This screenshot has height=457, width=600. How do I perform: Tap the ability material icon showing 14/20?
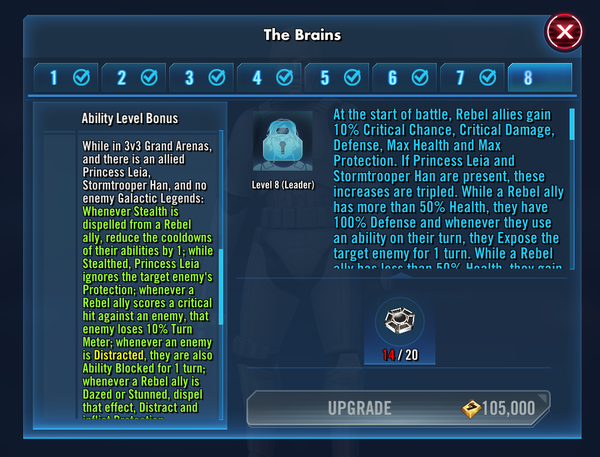click(x=396, y=322)
